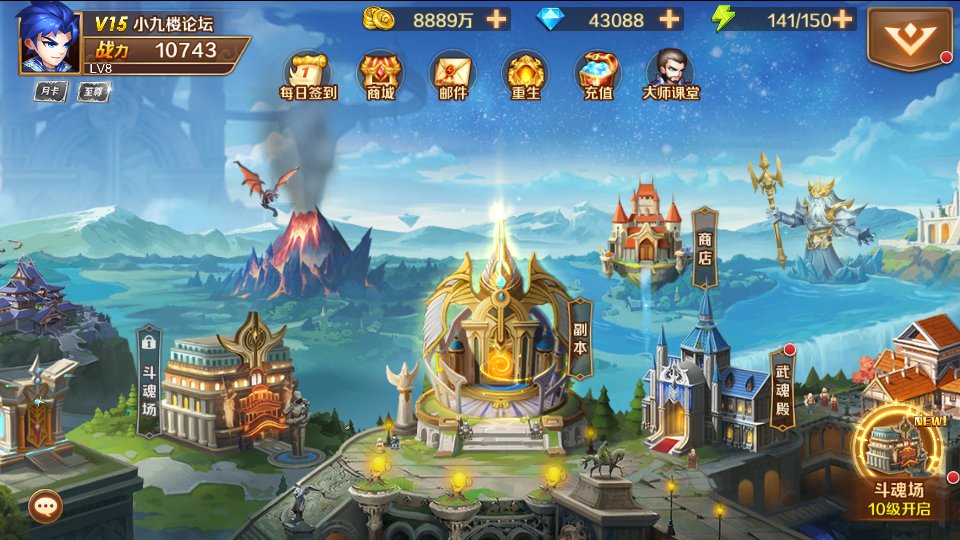960x540 pixels.
Task: Open the 重生 rebirth icon
Action: pyautogui.click(x=525, y=76)
